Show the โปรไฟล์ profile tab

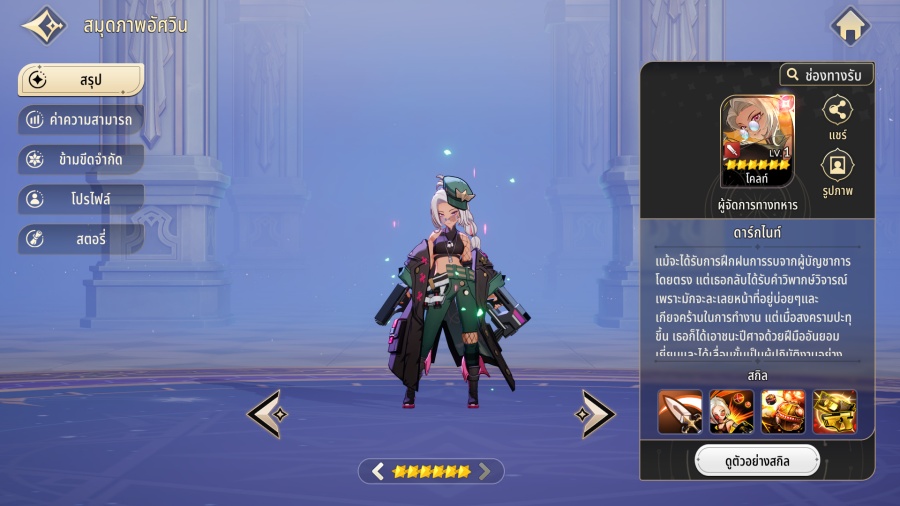(x=81, y=199)
